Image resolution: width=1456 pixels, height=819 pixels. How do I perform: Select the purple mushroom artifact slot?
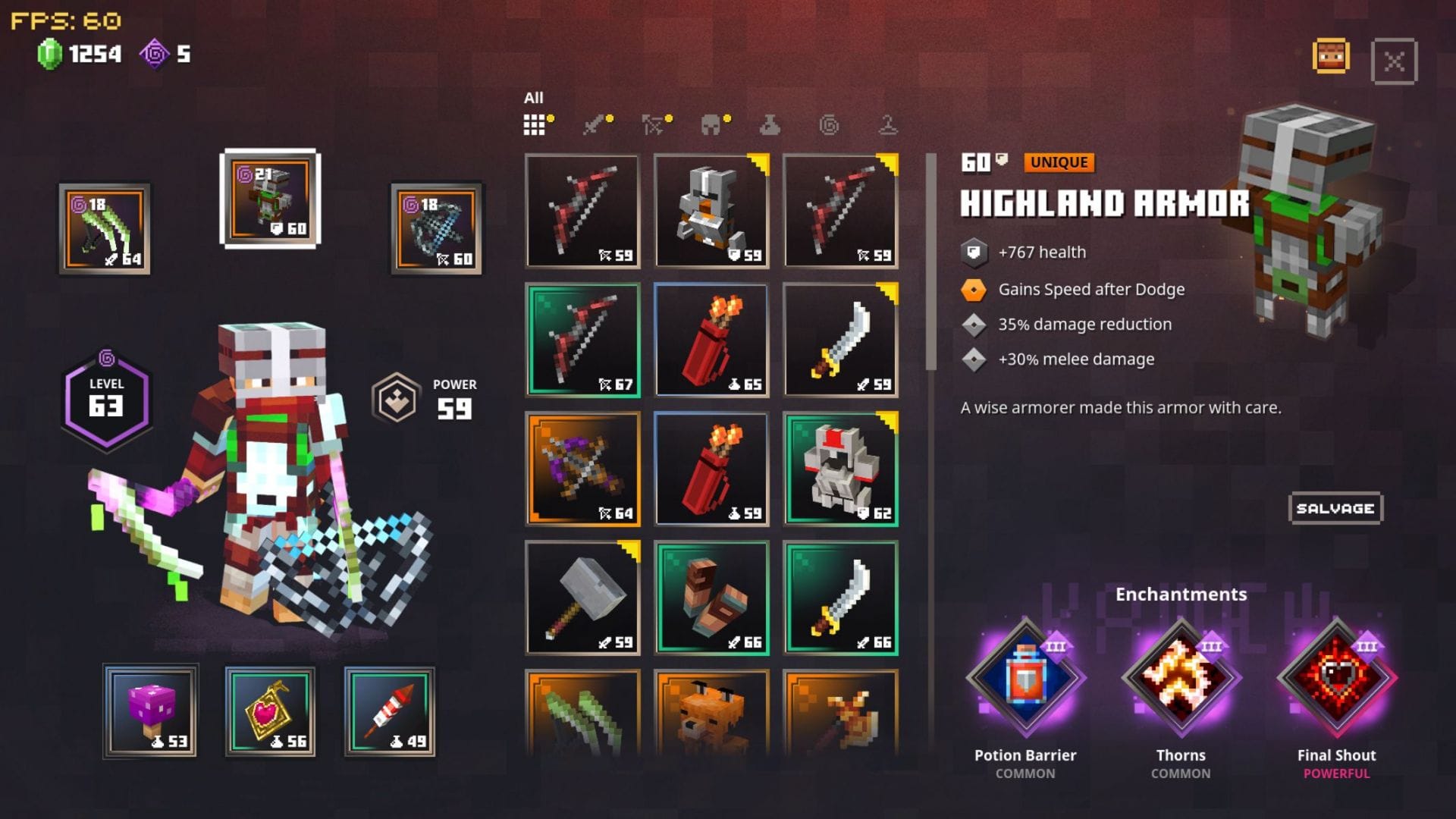coord(150,711)
